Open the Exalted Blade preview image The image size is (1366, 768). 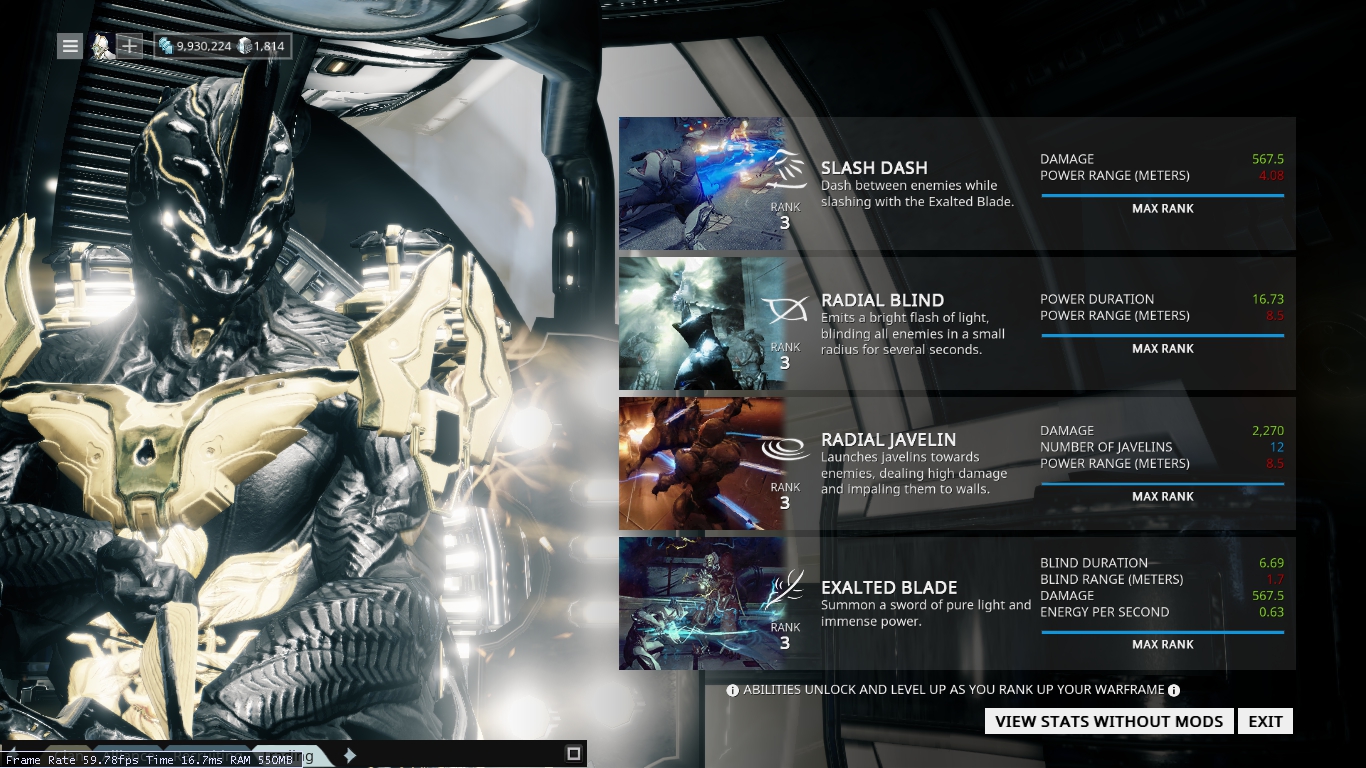pos(700,603)
